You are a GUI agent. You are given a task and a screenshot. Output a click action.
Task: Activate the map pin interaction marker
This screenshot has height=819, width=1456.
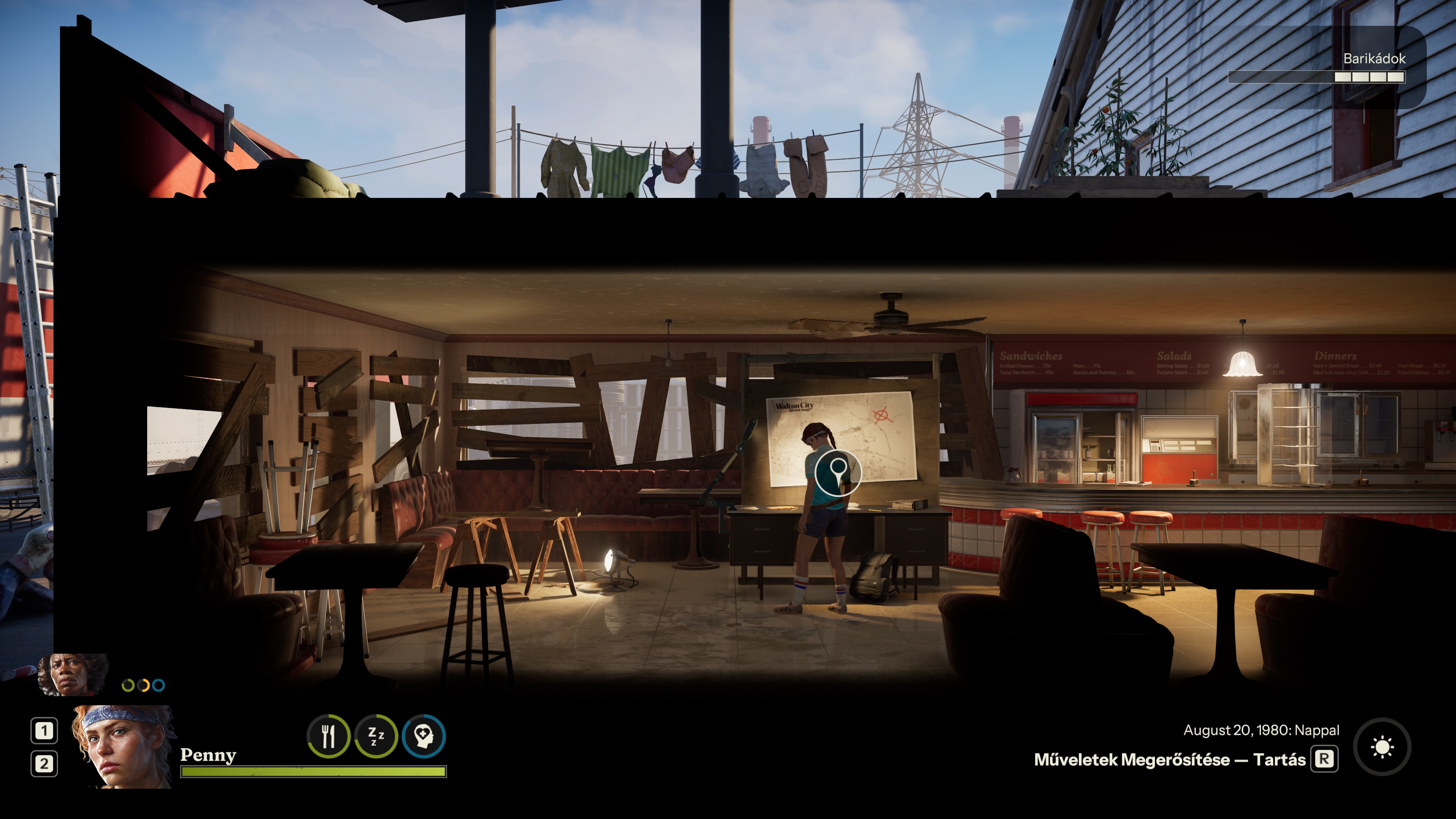(x=838, y=472)
